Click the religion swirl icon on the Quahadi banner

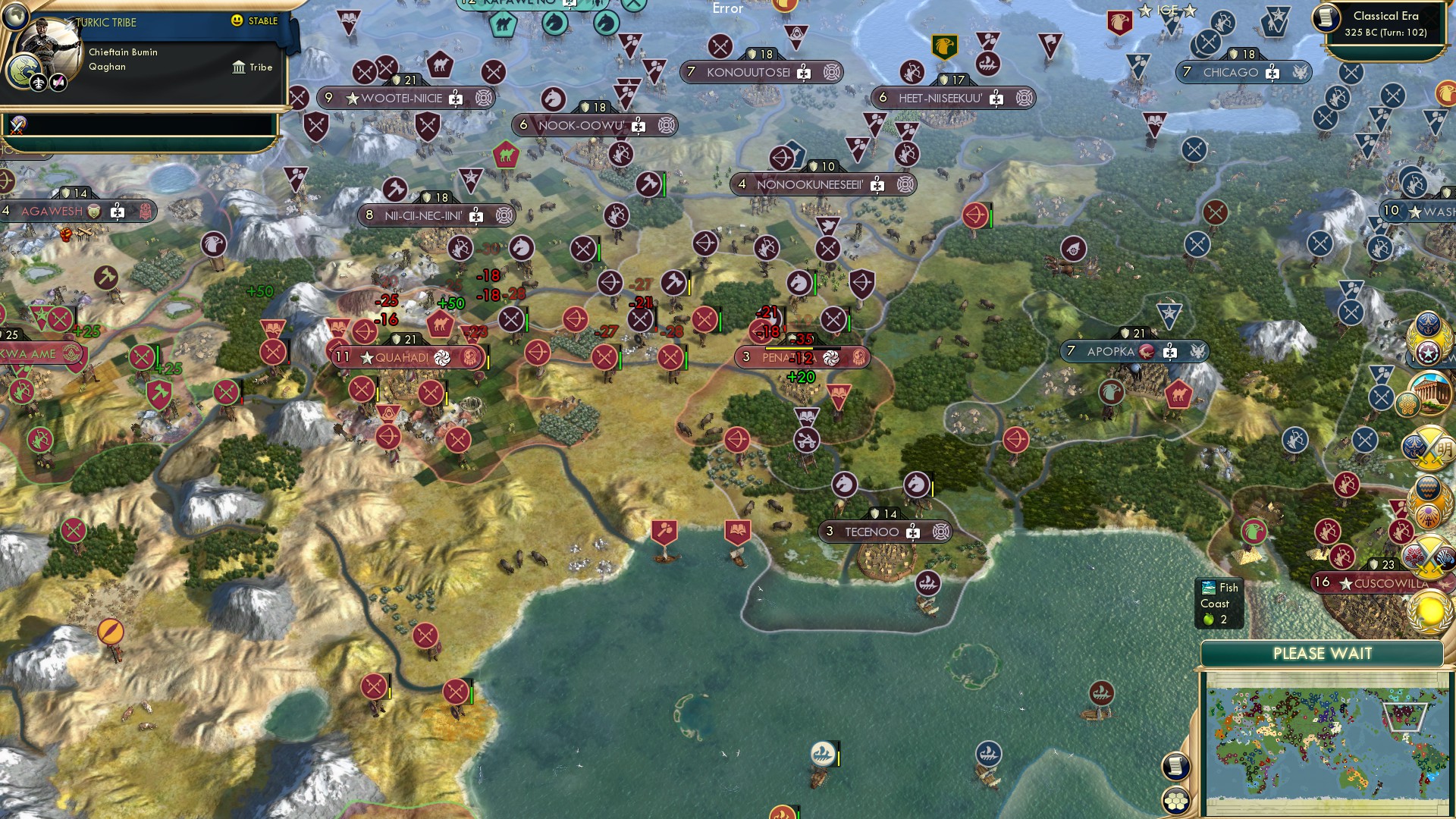(443, 357)
